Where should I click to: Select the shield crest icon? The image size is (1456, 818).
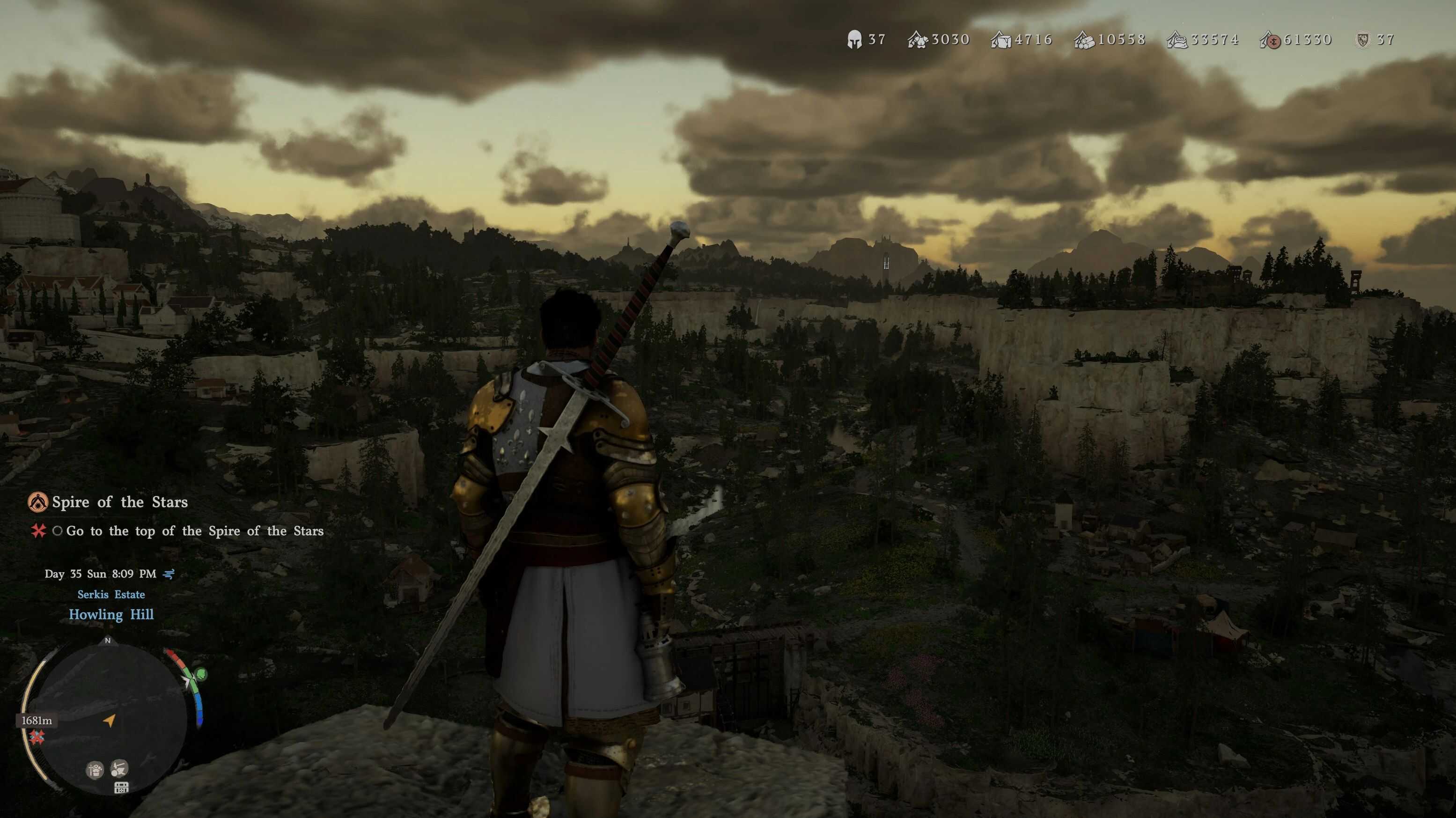(1363, 40)
